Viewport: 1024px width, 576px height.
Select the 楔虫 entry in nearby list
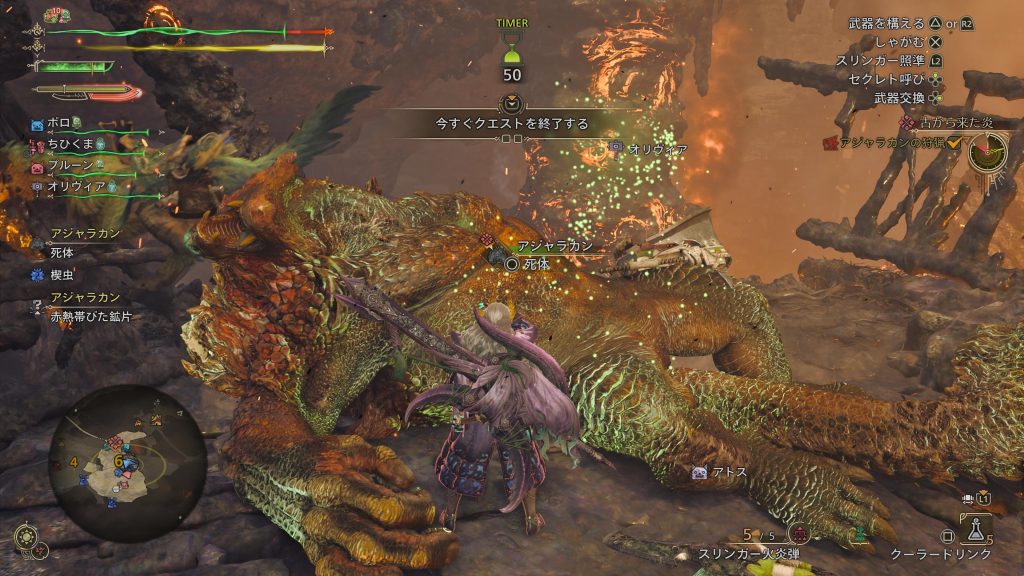[x=62, y=271]
